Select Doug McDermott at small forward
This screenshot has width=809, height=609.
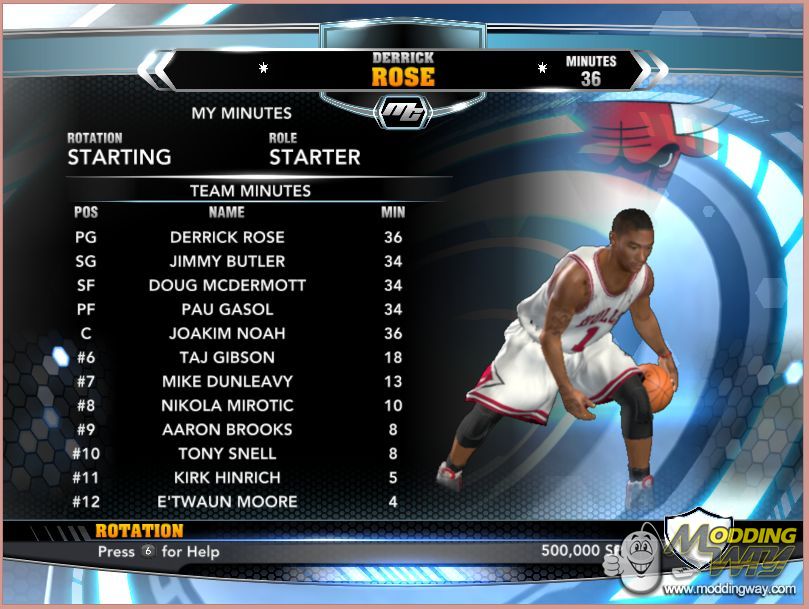point(227,285)
